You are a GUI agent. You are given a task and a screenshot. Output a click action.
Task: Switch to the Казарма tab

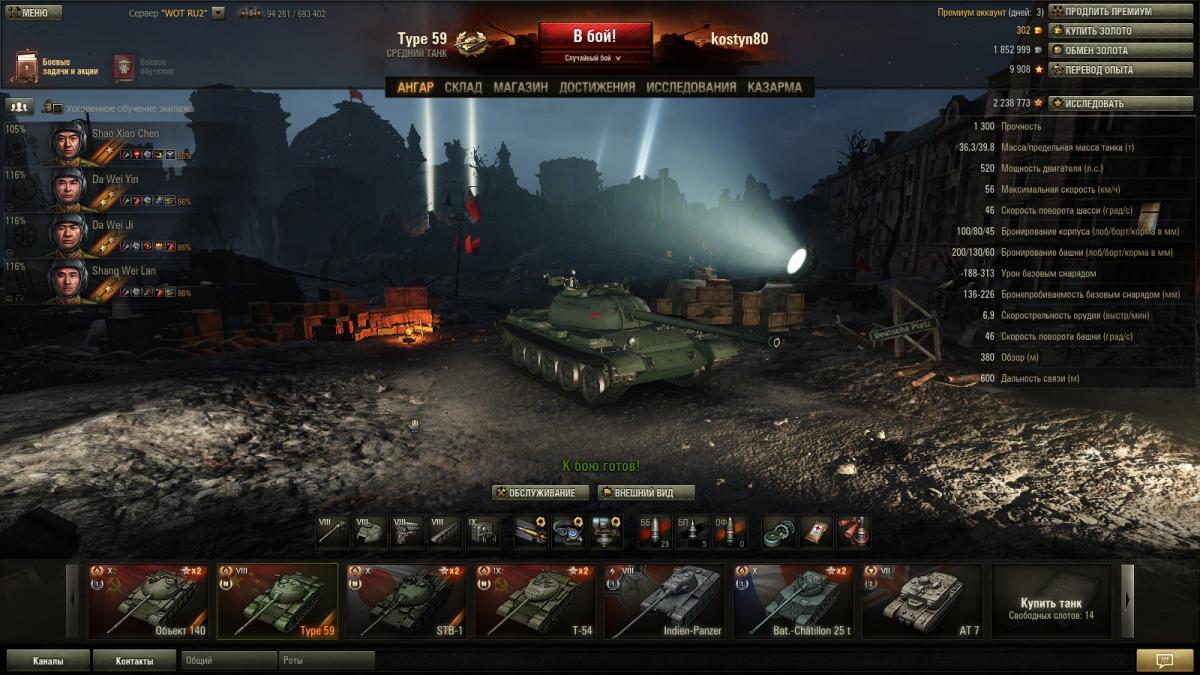[774, 87]
